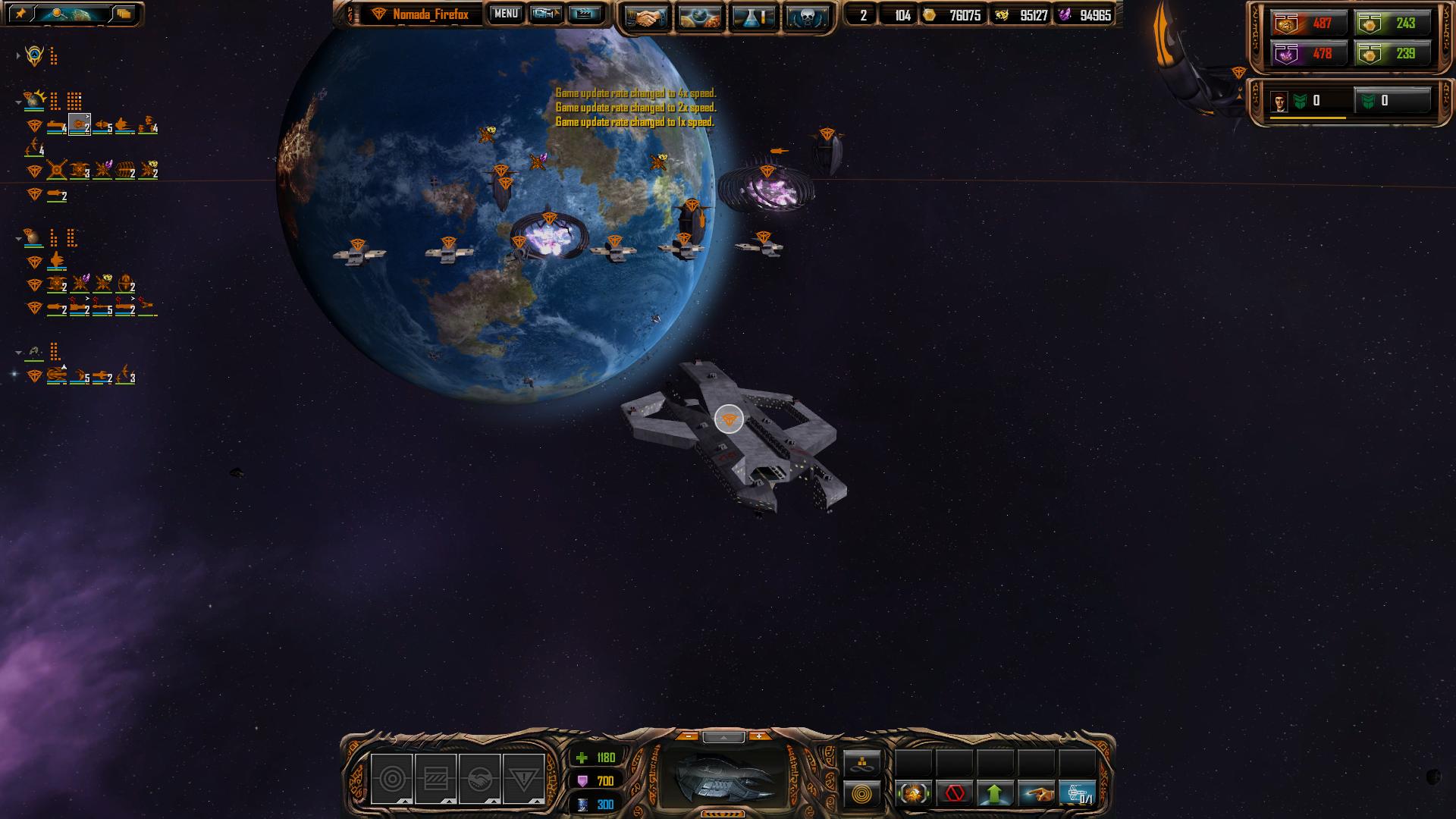Click the stacked windows button

[x=123, y=14]
